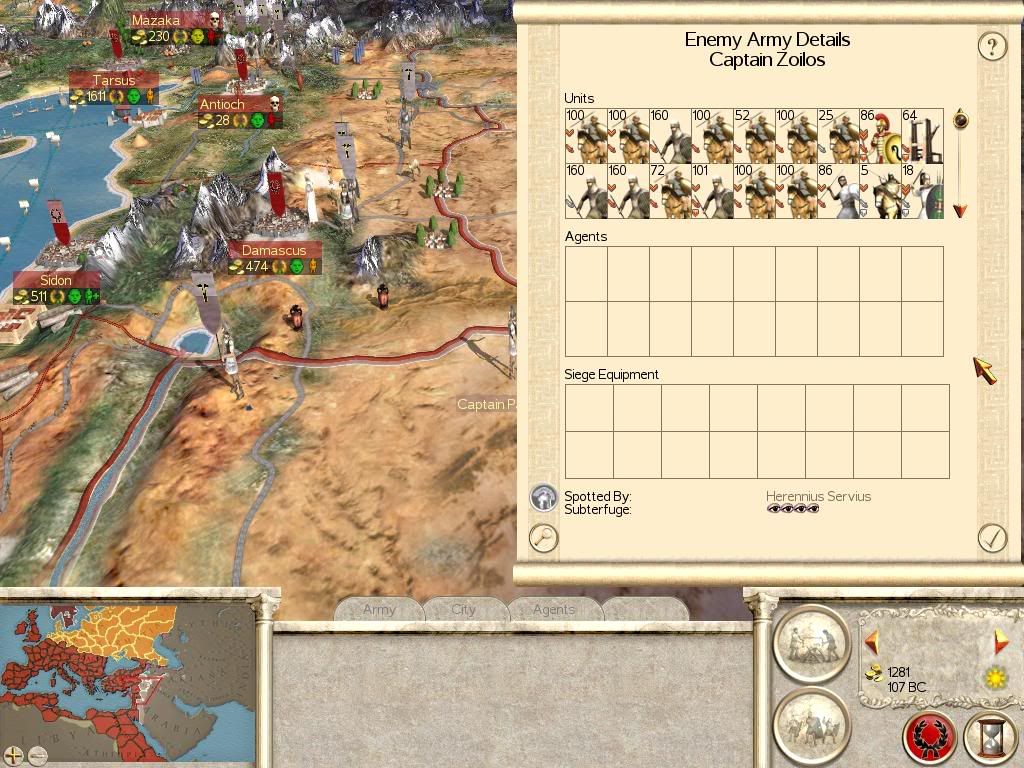Zoom in the minimap with plus button
1024x768 pixels.
coord(13,755)
